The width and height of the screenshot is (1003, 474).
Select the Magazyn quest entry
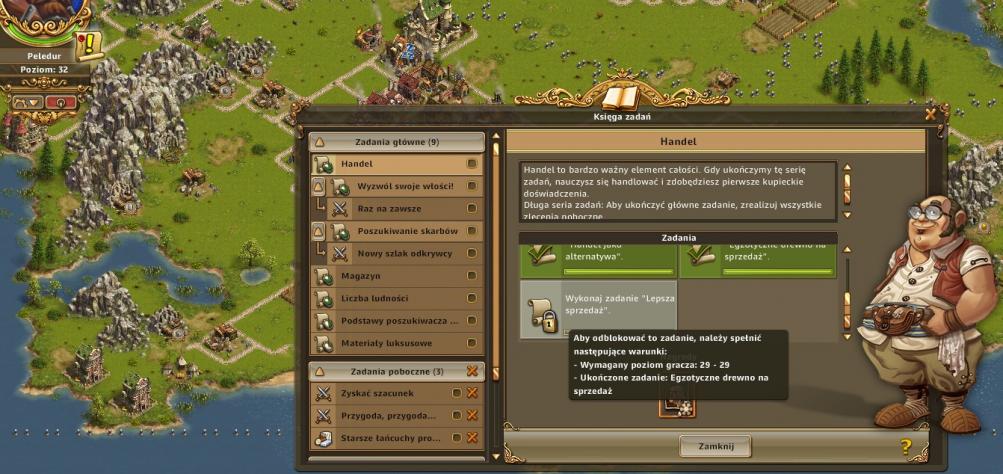[x=397, y=276]
